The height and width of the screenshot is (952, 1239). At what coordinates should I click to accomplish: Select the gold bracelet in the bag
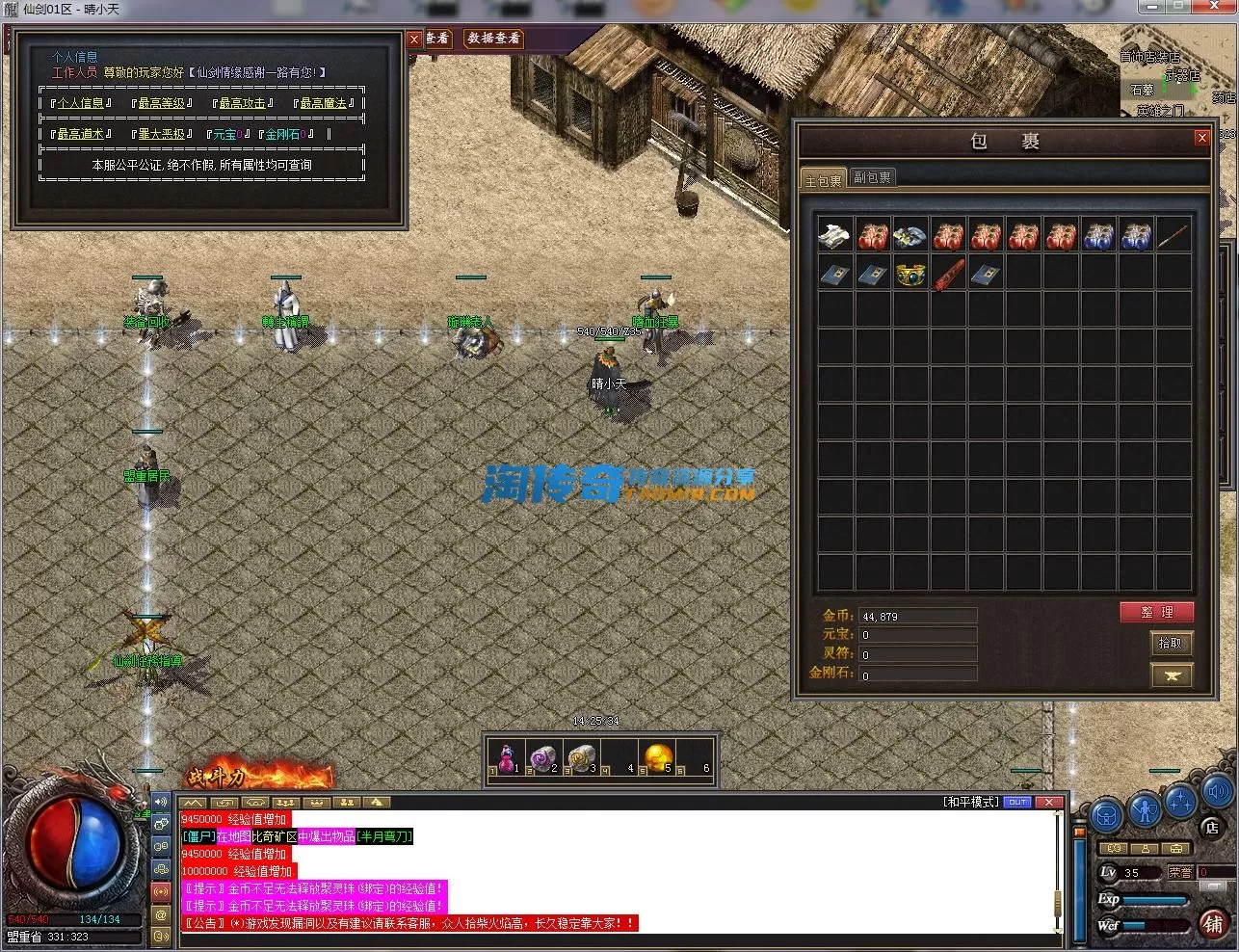point(910,274)
